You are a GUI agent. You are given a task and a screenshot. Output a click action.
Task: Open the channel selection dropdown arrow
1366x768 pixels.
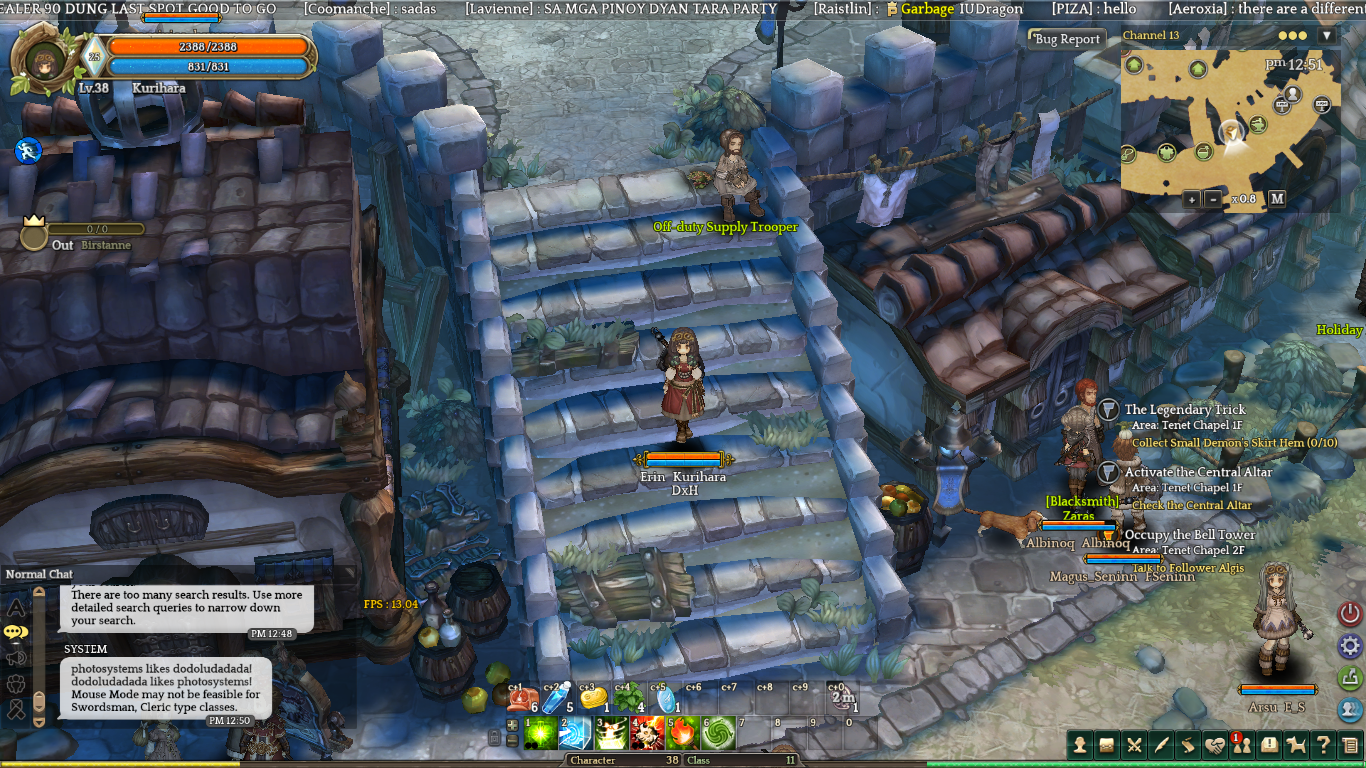[1326, 36]
